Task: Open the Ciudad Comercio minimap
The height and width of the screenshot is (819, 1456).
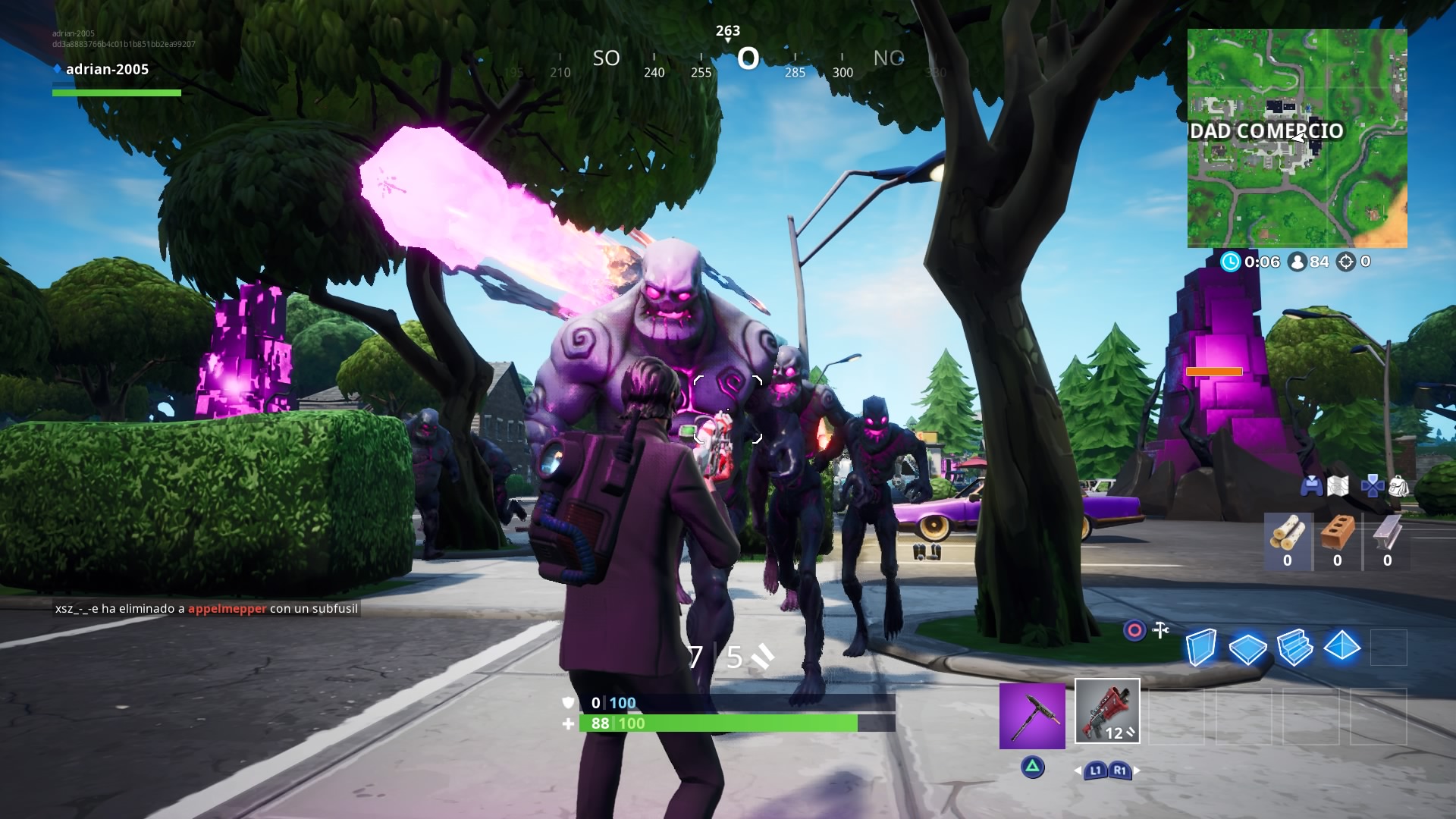Action: tap(1297, 138)
